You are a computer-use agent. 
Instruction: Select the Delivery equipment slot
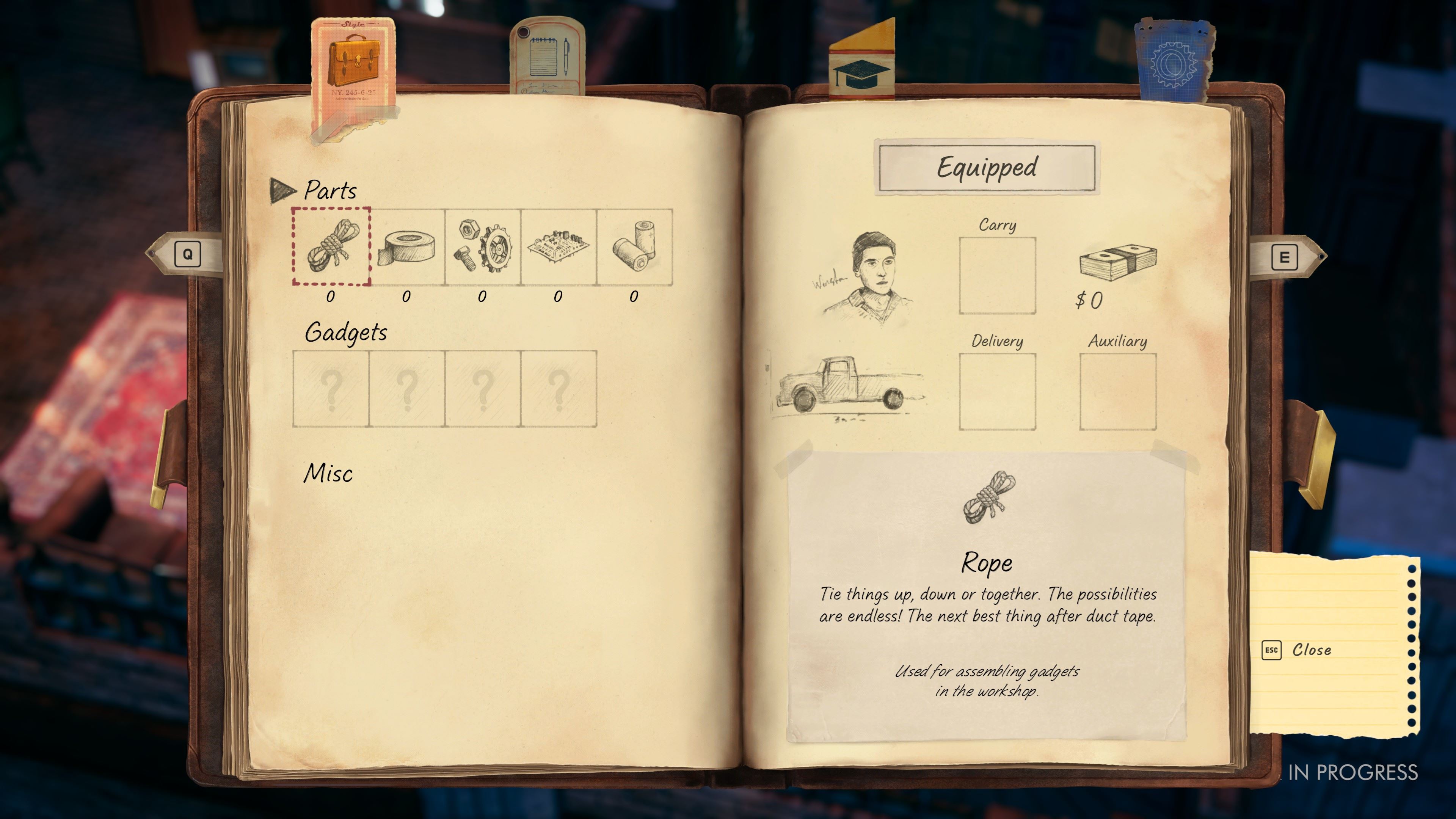(997, 391)
